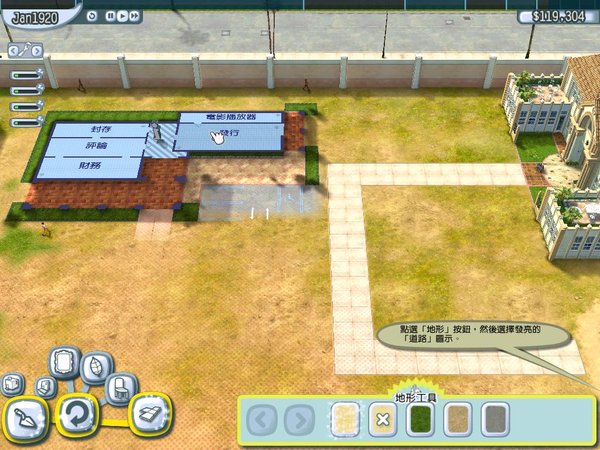Activate fast-forward game speed
This screenshot has height=450, width=600.
134,16
